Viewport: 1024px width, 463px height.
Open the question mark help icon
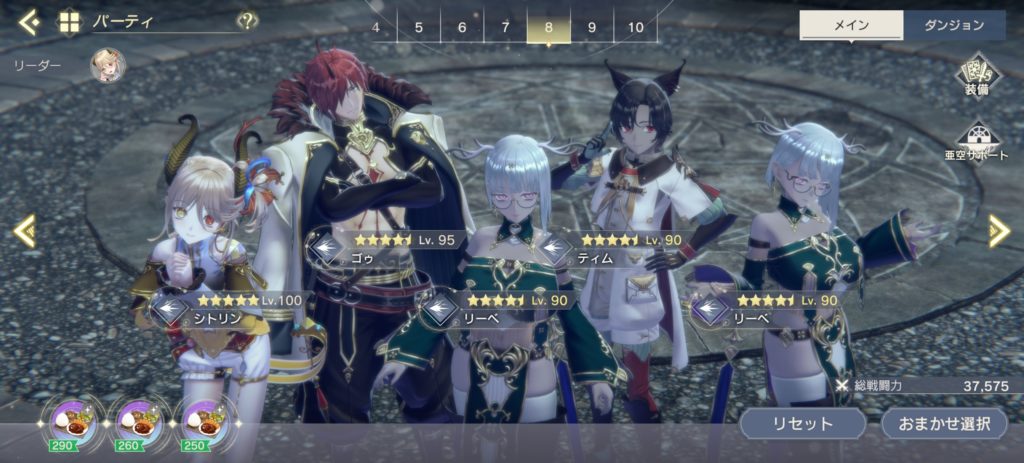coord(246,21)
